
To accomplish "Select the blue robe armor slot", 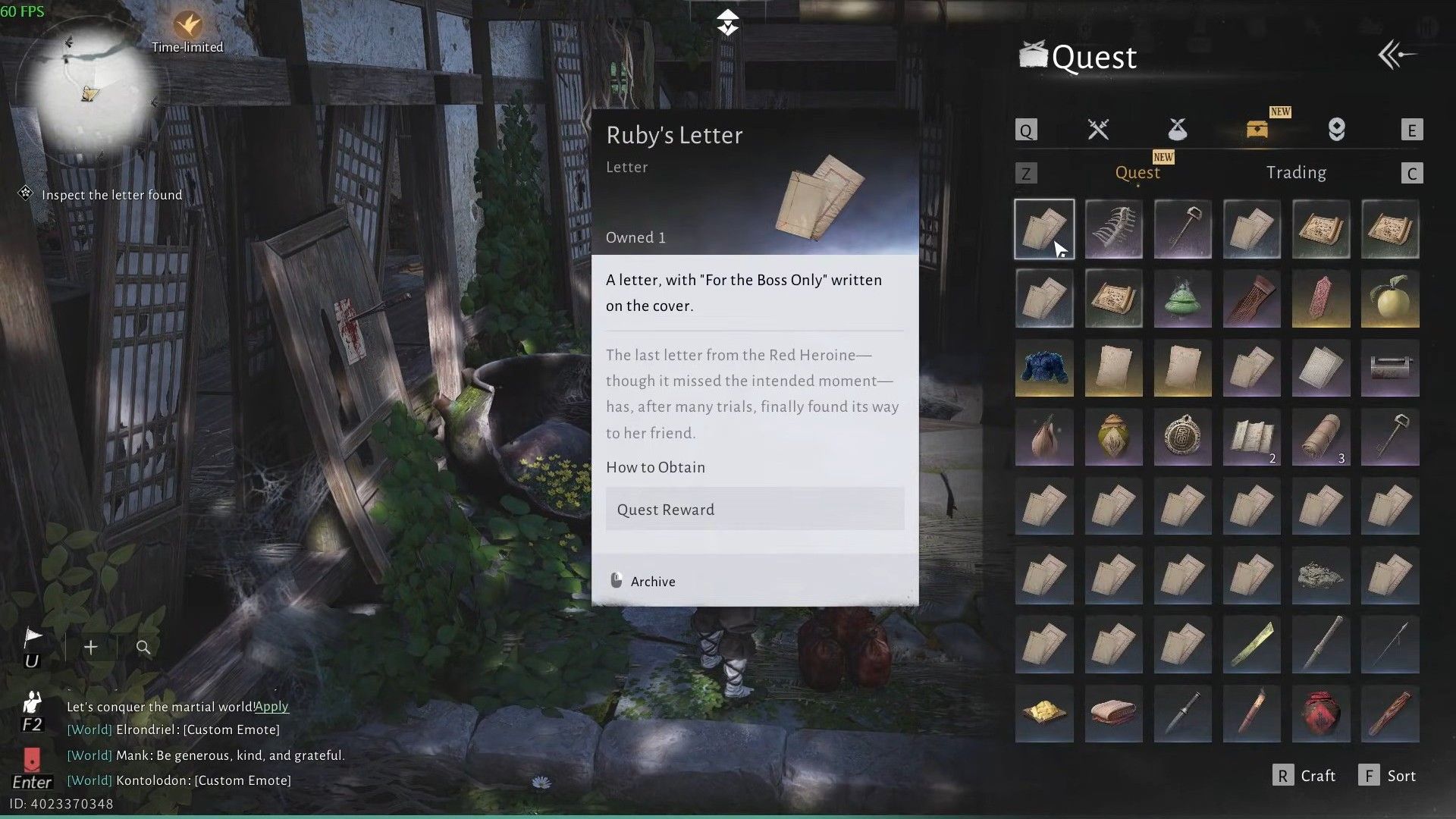I will [1044, 369].
